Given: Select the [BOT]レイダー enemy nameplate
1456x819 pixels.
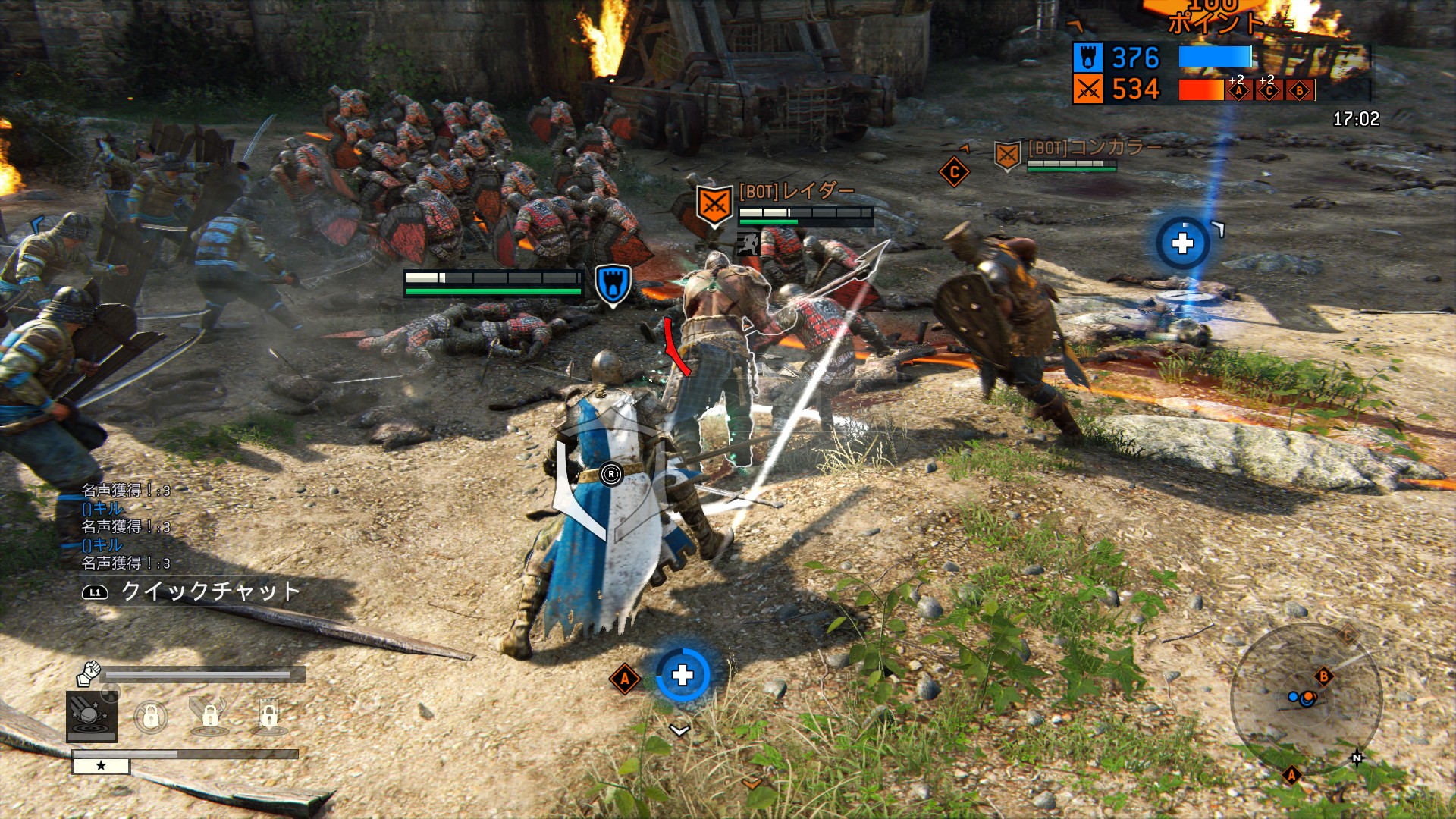Looking at the screenshot, I should 796,191.
